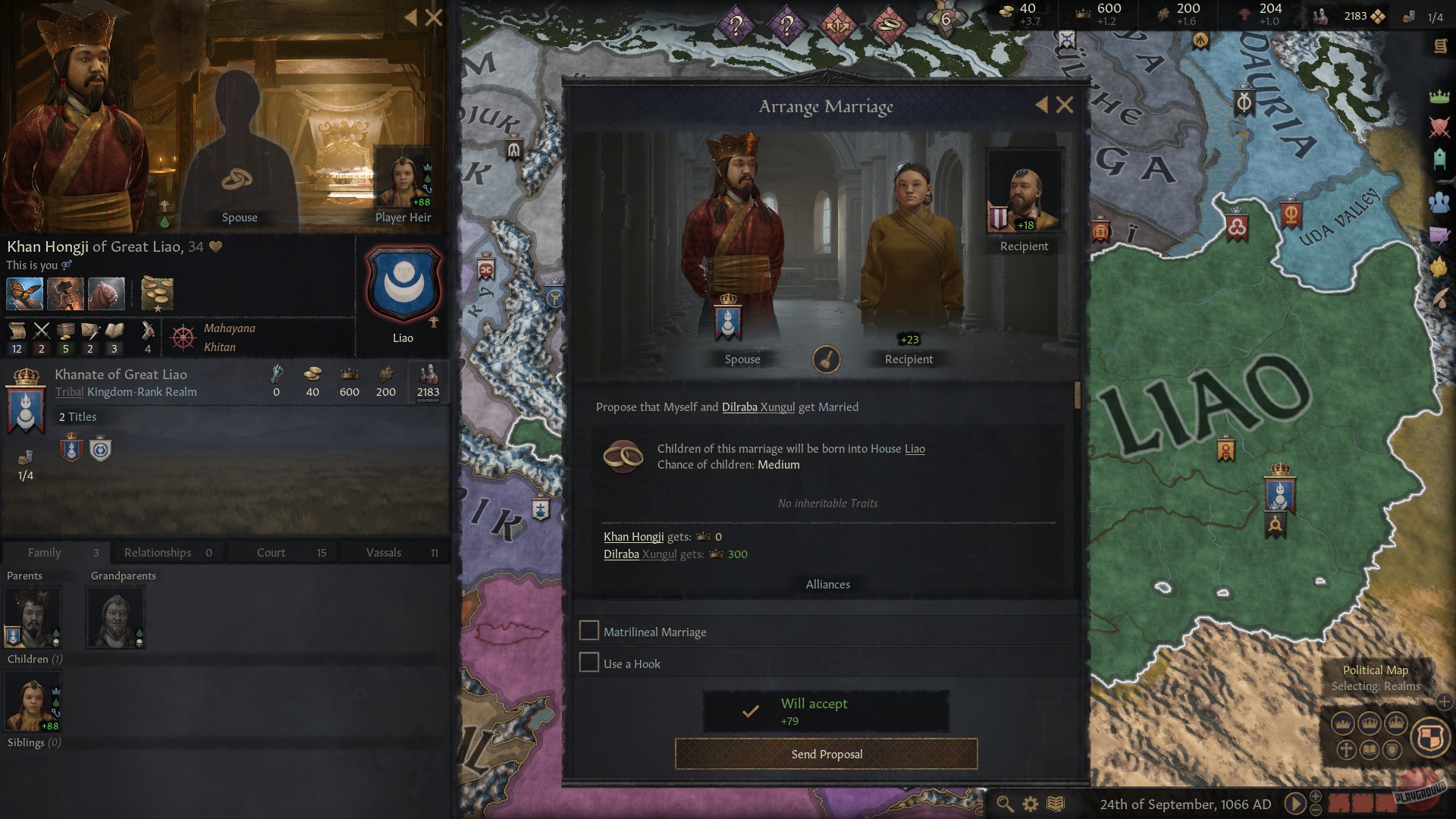Open the Intrigue schemes icon on the sidebar
Image resolution: width=1456 pixels, height=819 pixels.
tap(1438, 234)
